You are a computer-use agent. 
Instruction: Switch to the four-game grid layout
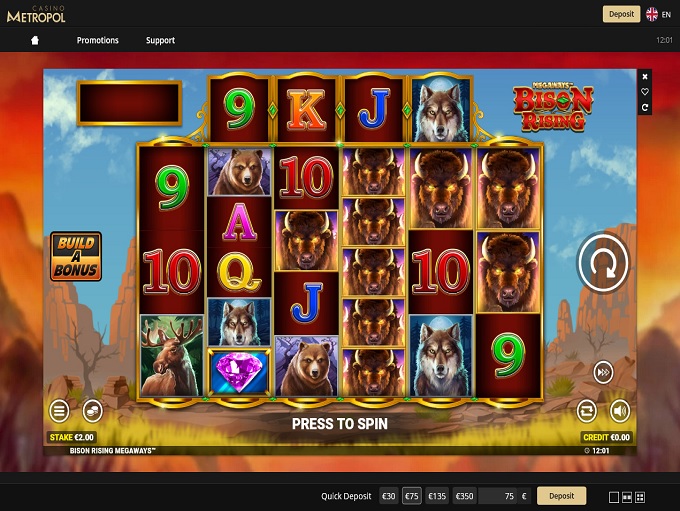[x=640, y=497]
